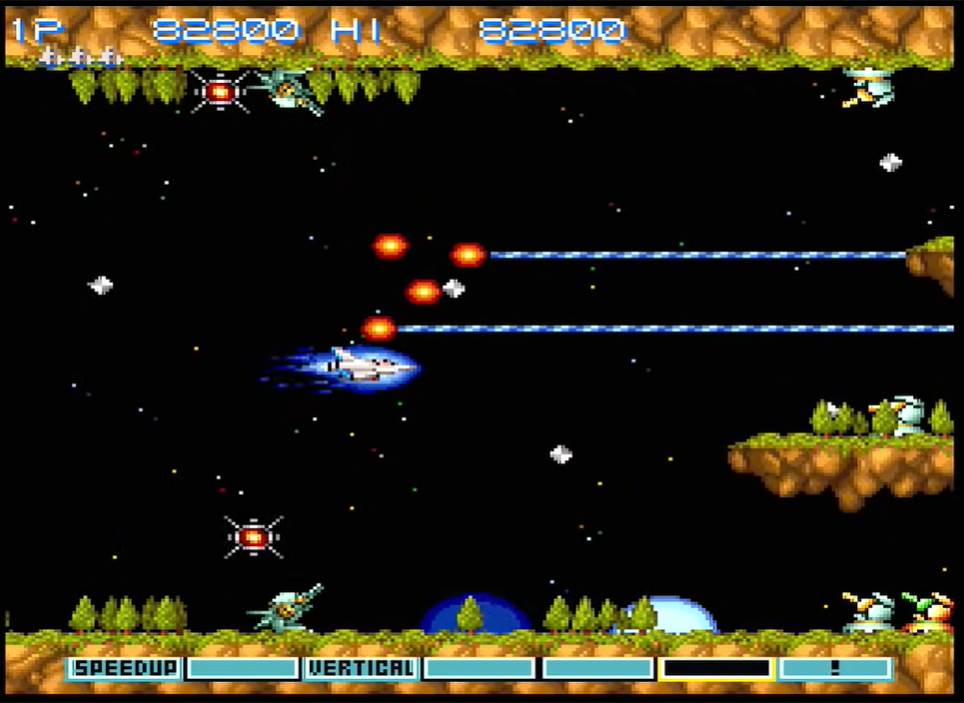Image resolution: width=964 pixels, height=703 pixels.
Task: Select the SPEEDUP power-up slot
Action: (125, 668)
